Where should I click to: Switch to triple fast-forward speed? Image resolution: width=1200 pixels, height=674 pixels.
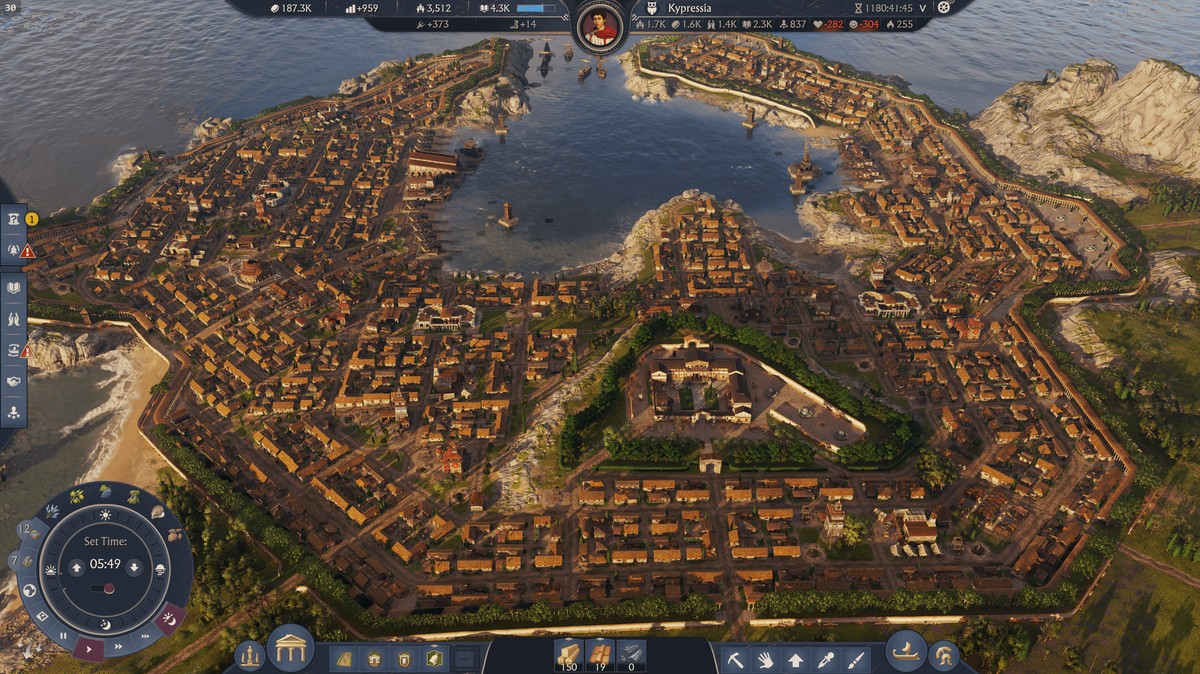tap(146, 636)
